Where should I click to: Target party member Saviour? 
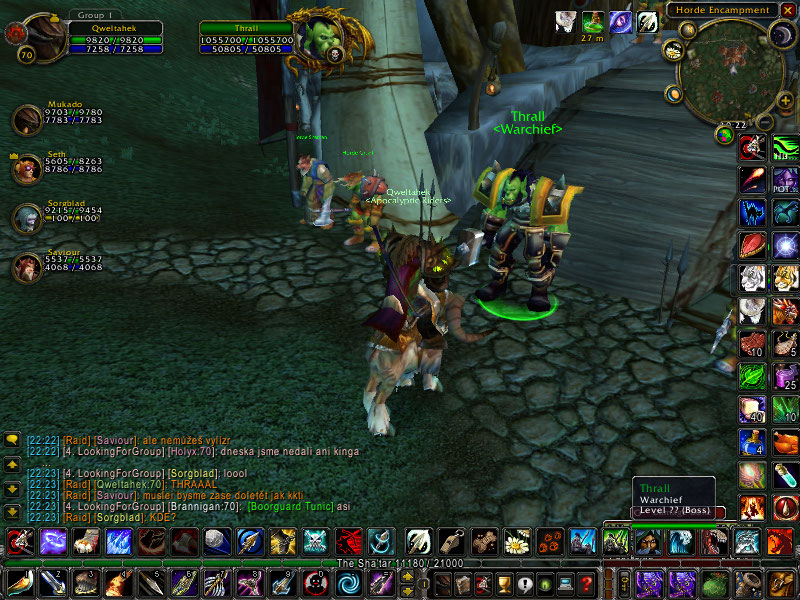[x=27, y=267]
